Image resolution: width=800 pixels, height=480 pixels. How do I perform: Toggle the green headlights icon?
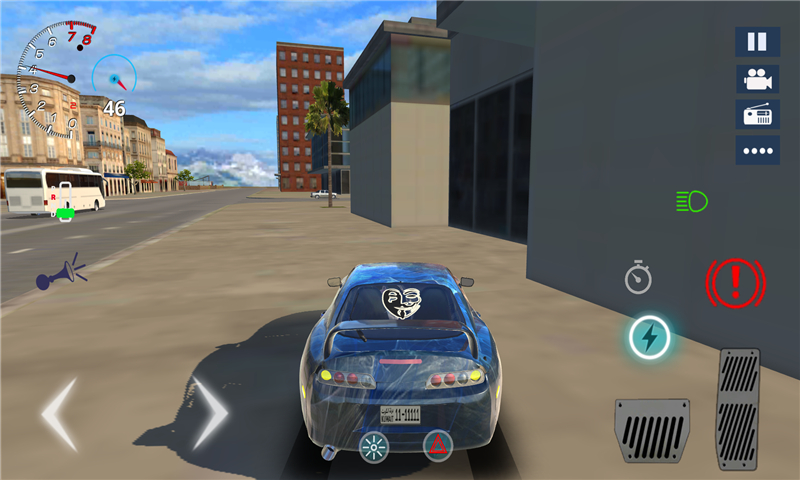click(691, 201)
